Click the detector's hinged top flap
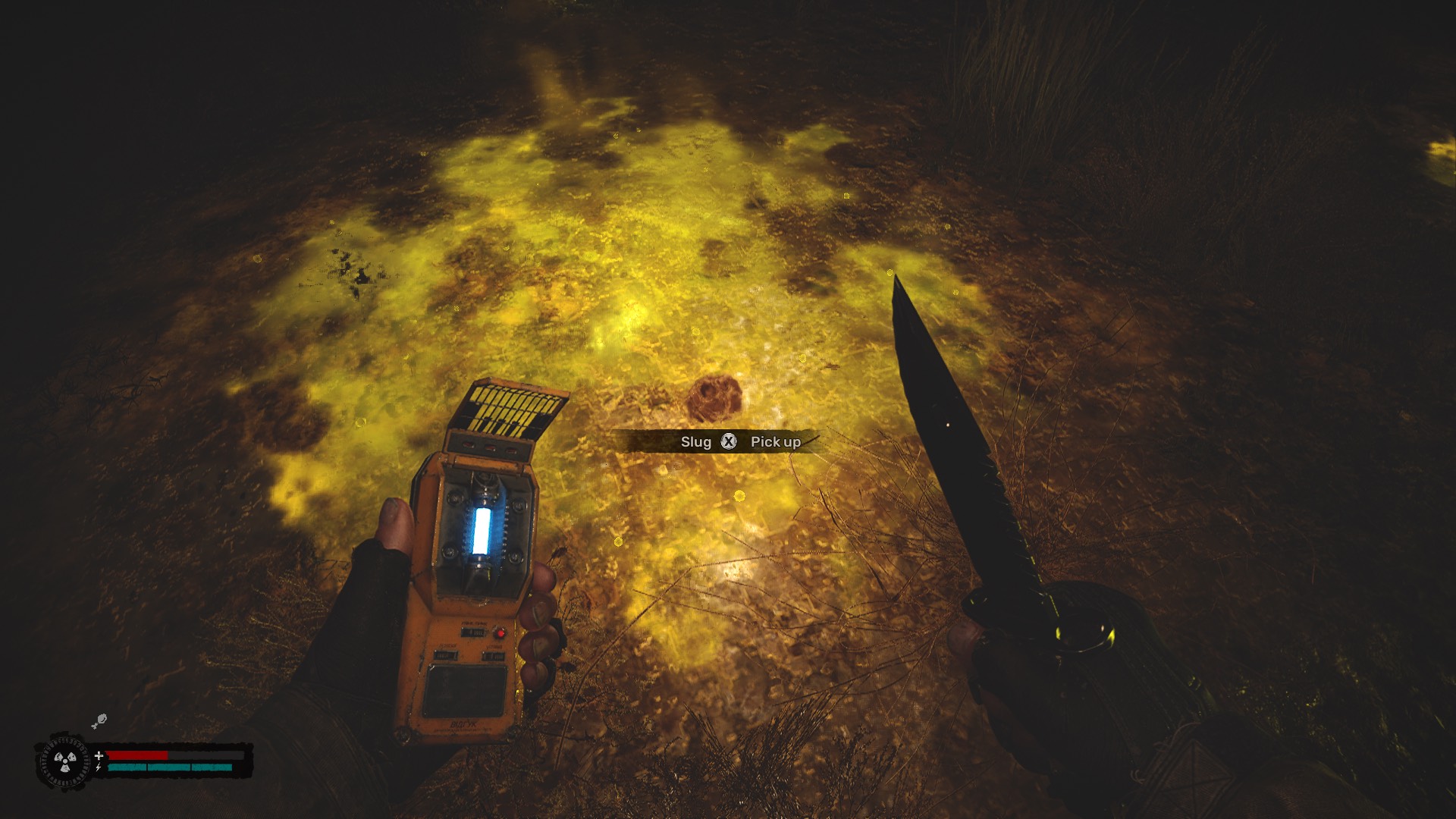Screen dimensions: 1456x819 491,446
